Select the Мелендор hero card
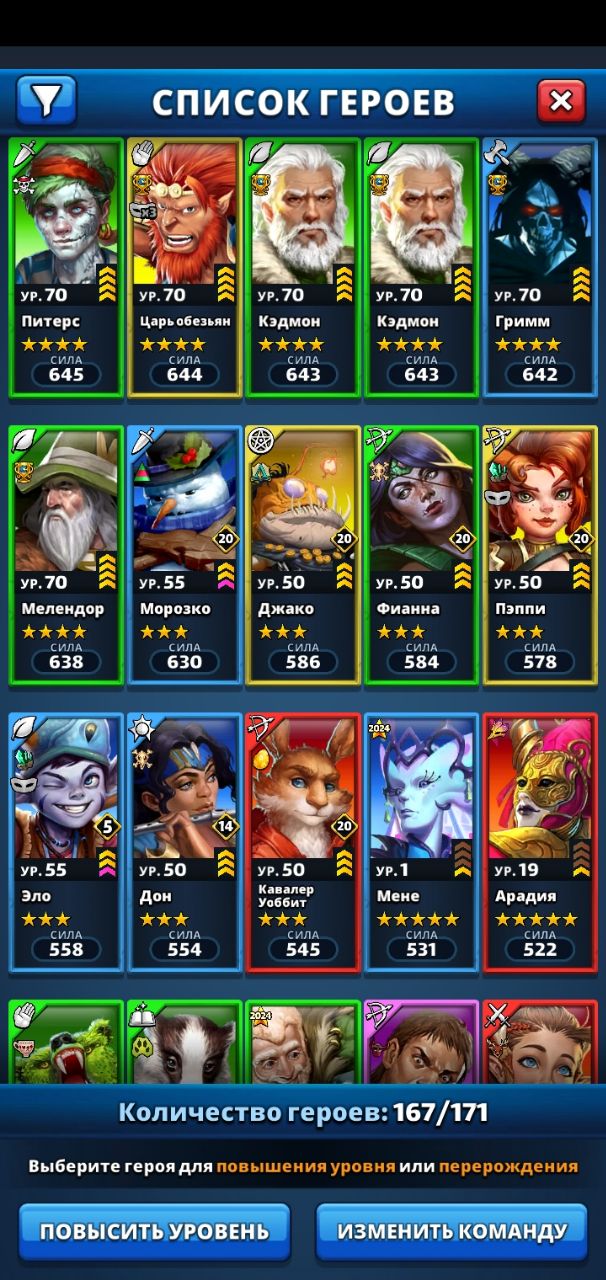606x1280 pixels. coord(66,555)
